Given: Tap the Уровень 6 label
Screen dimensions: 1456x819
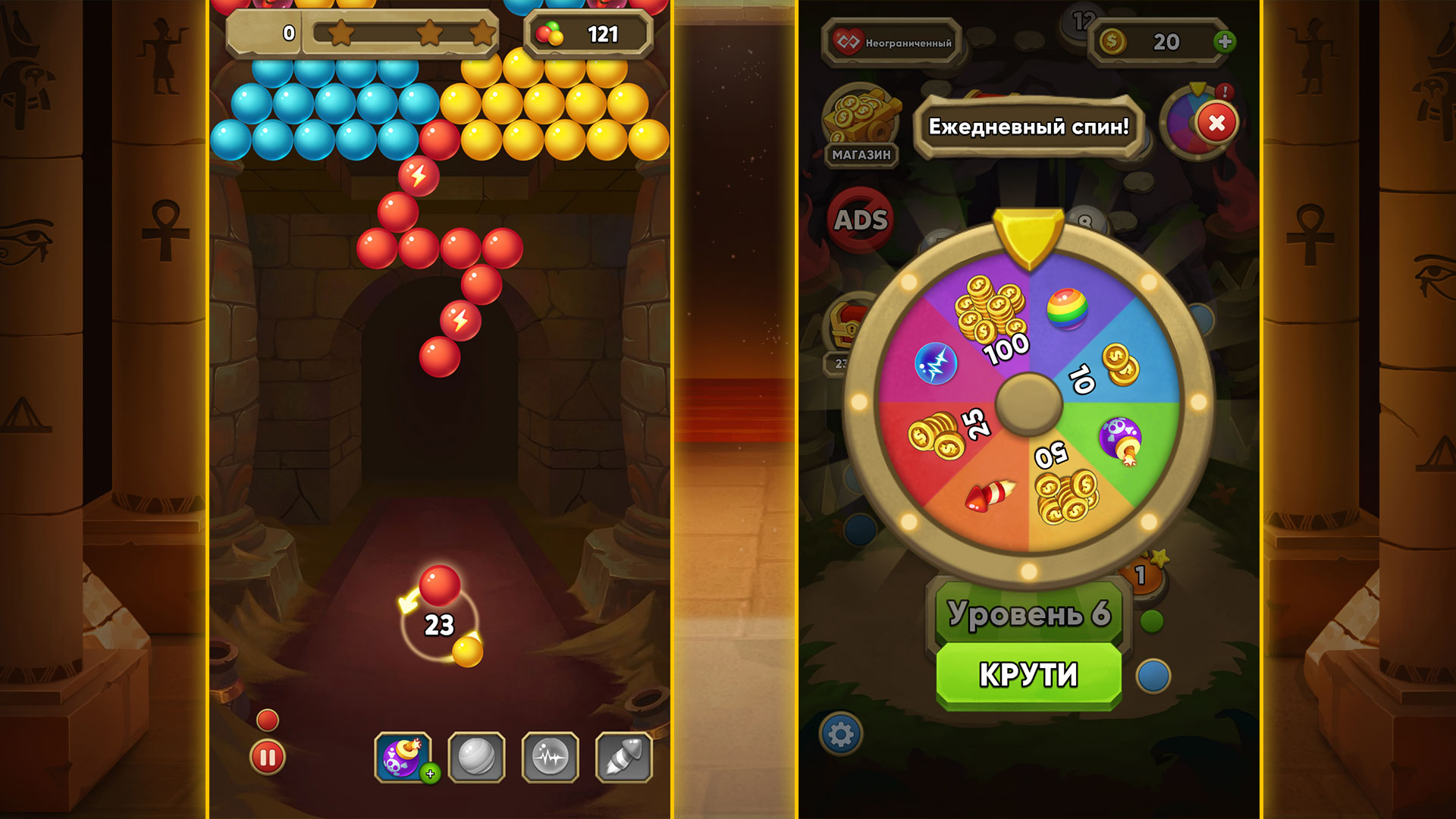Looking at the screenshot, I should pyautogui.click(x=1028, y=616).
